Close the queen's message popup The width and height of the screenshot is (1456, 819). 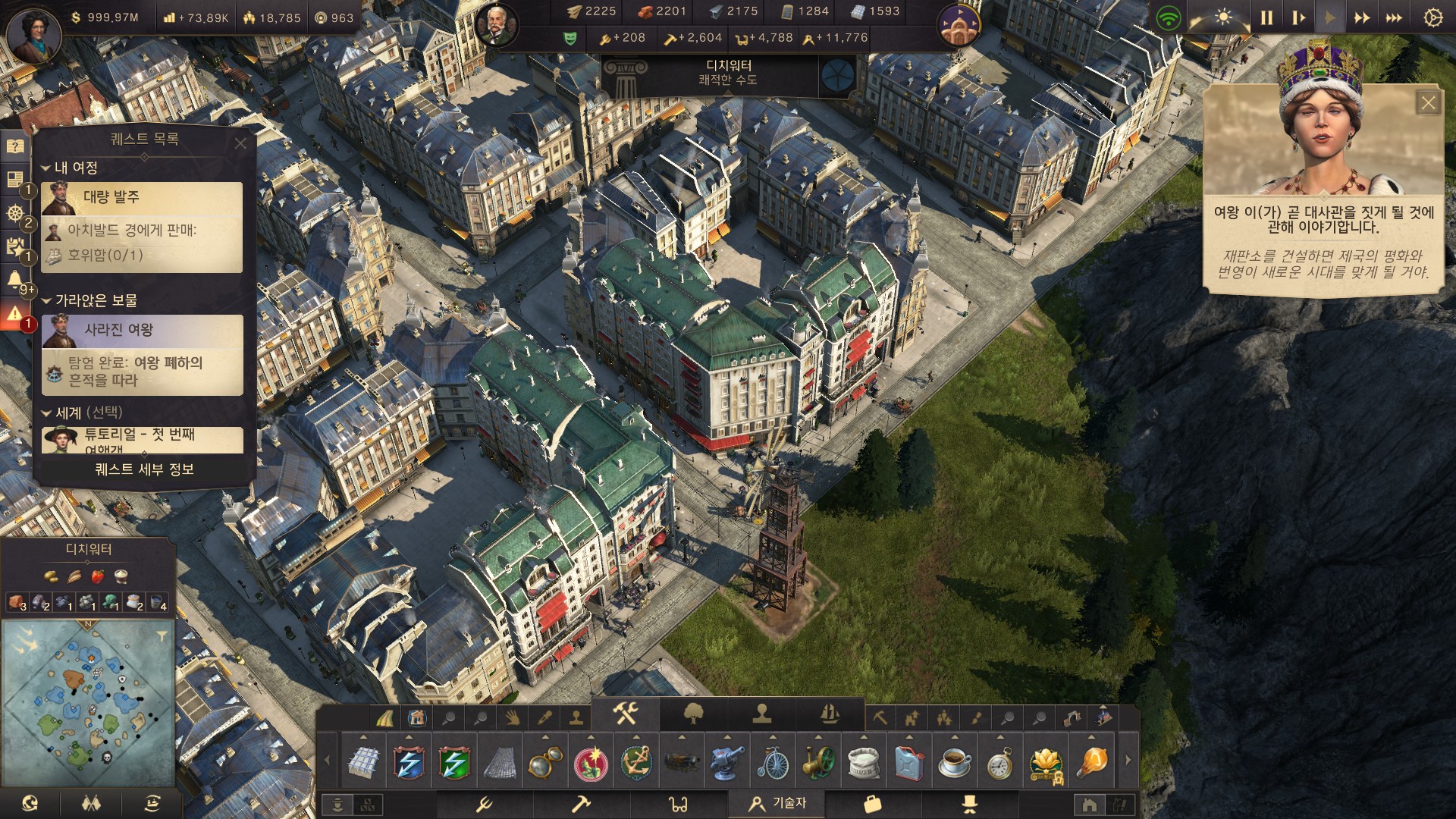[1428, 103]
